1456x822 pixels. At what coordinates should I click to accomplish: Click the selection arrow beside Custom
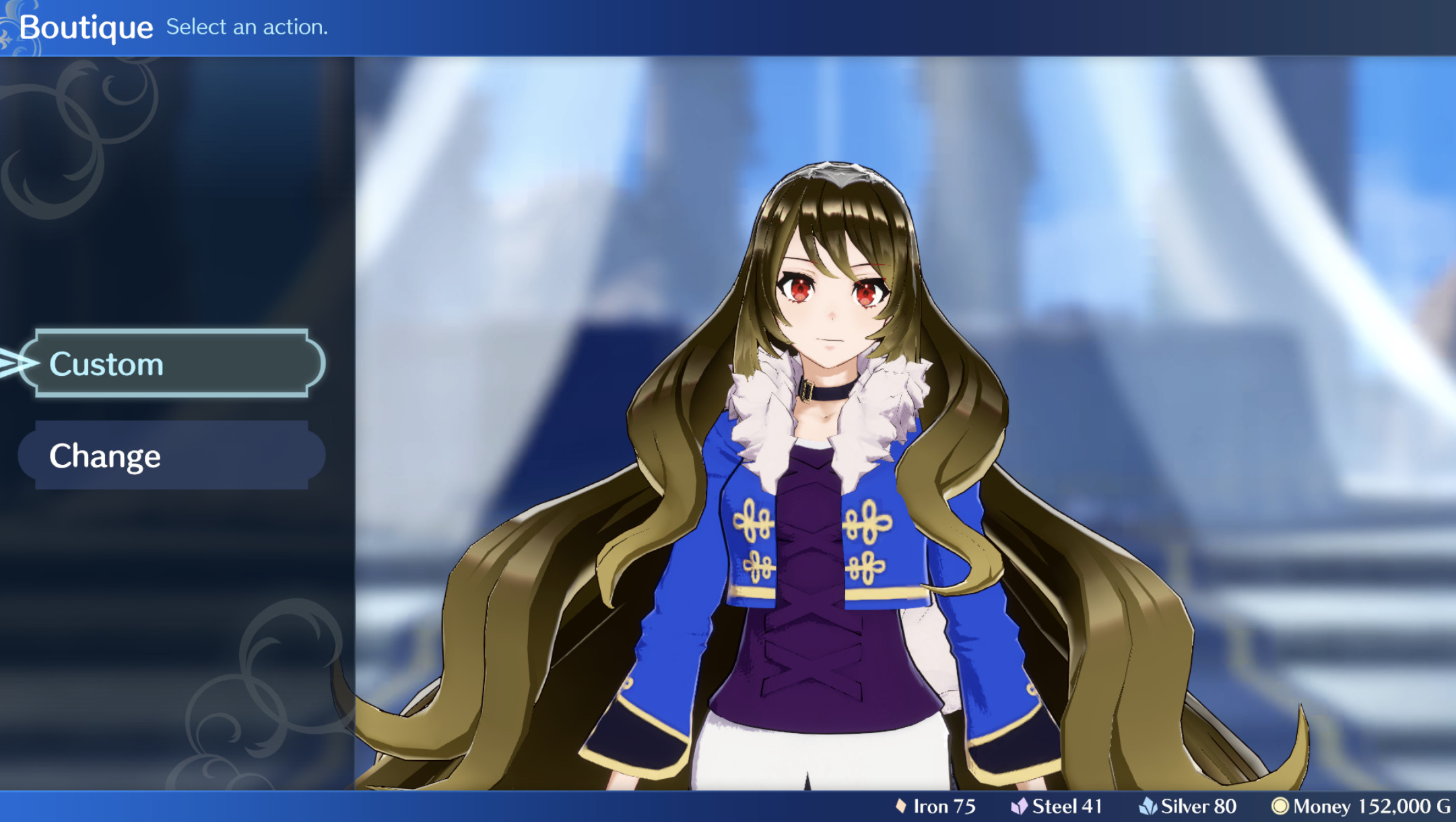17,364
